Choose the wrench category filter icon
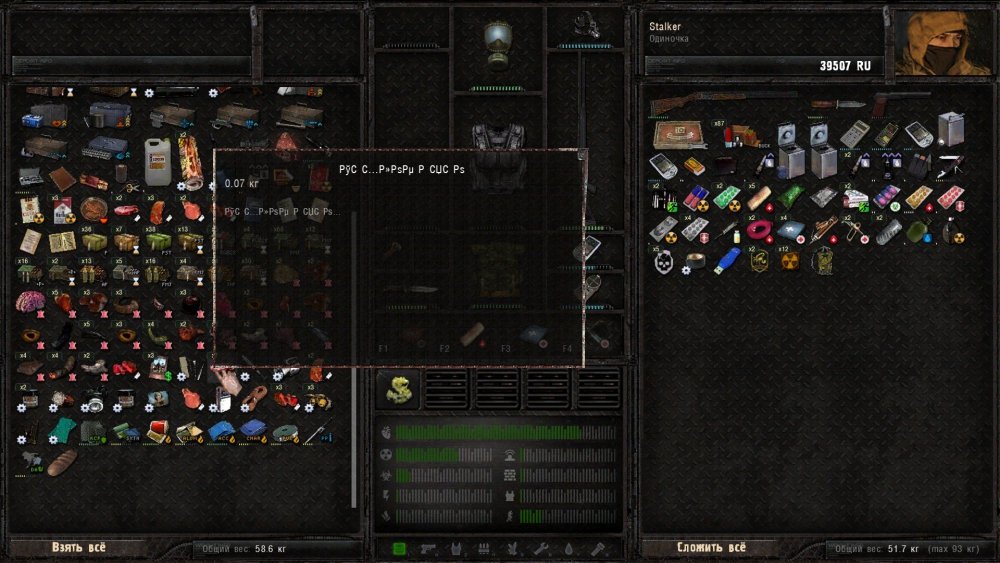 pos(541,548)
